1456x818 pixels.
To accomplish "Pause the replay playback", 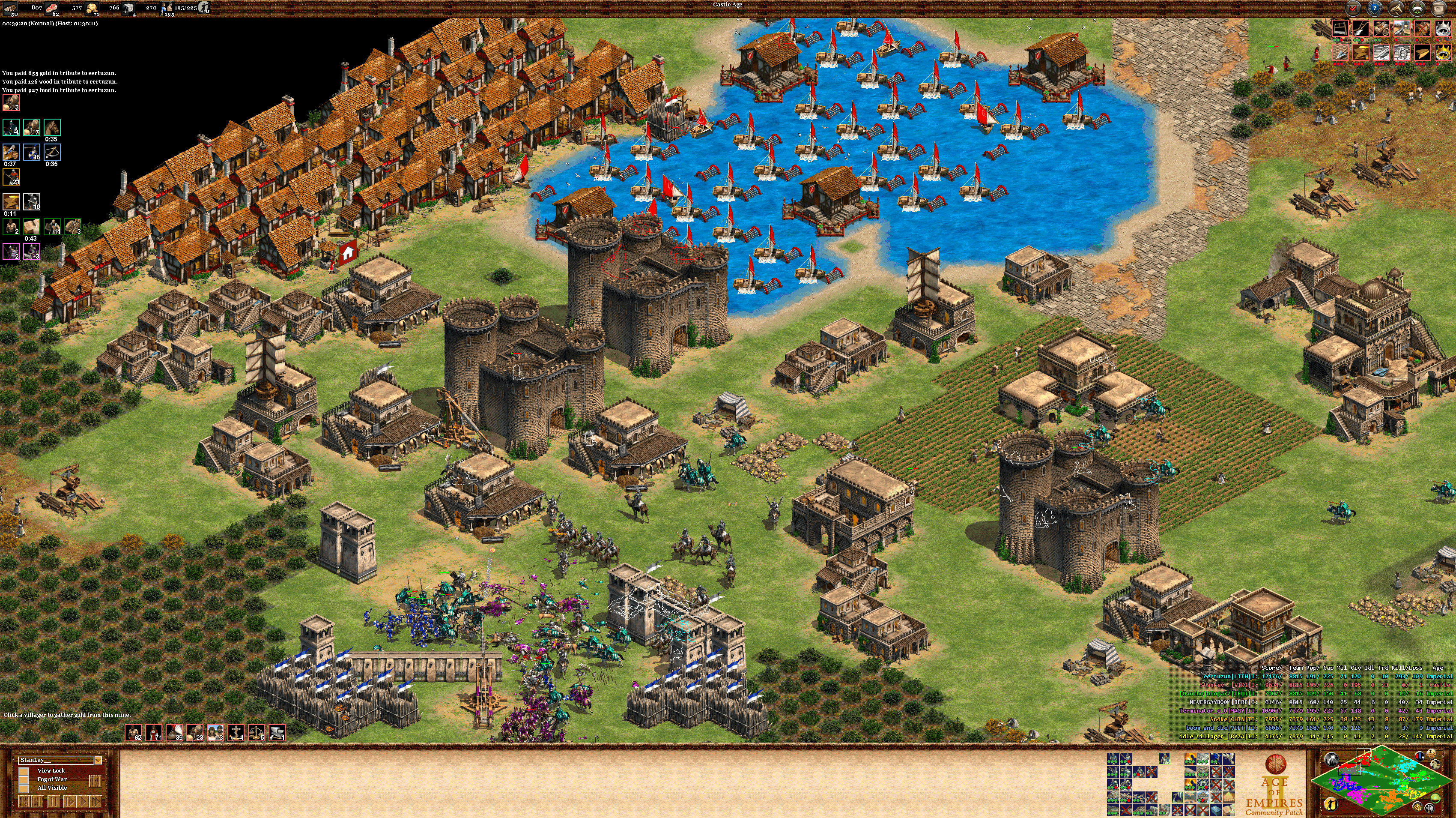I will (54, 802).
